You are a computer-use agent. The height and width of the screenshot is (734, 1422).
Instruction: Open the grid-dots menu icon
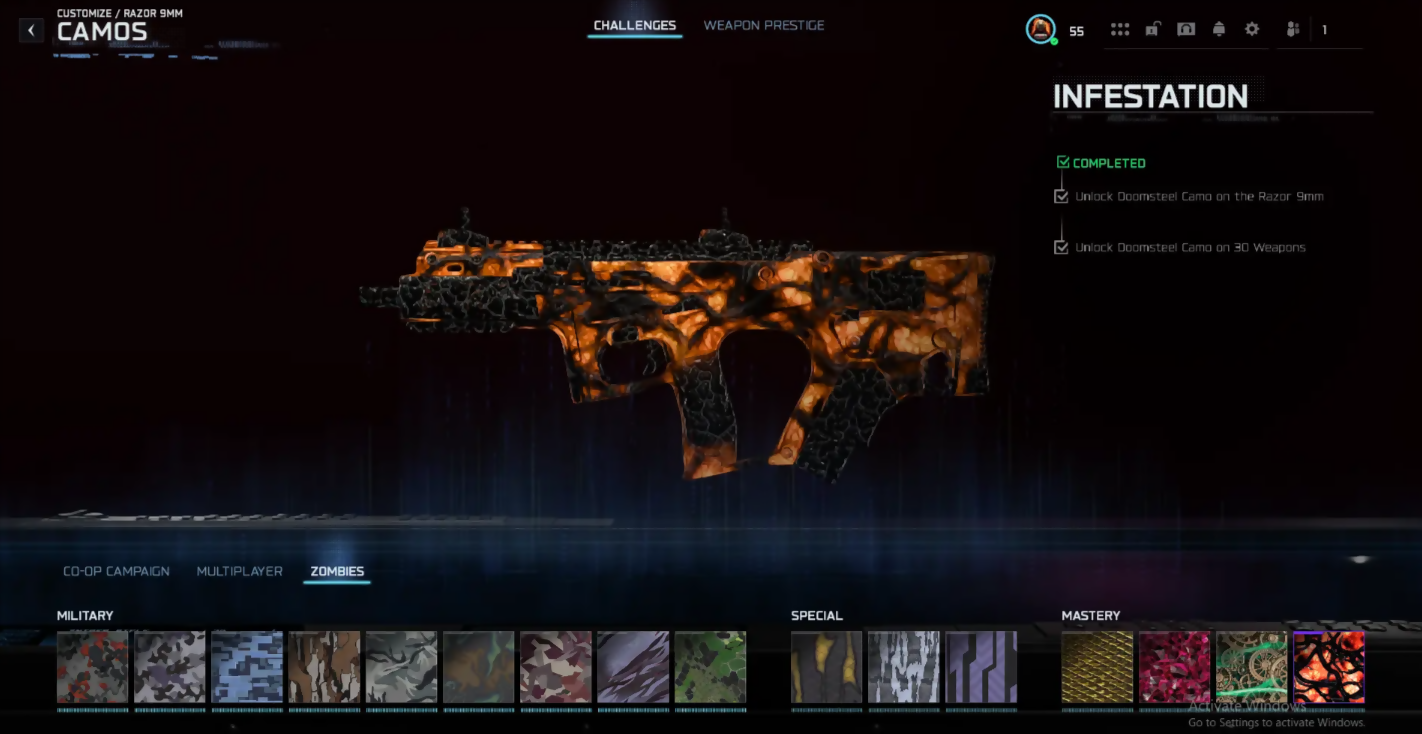pos(1120,29)
